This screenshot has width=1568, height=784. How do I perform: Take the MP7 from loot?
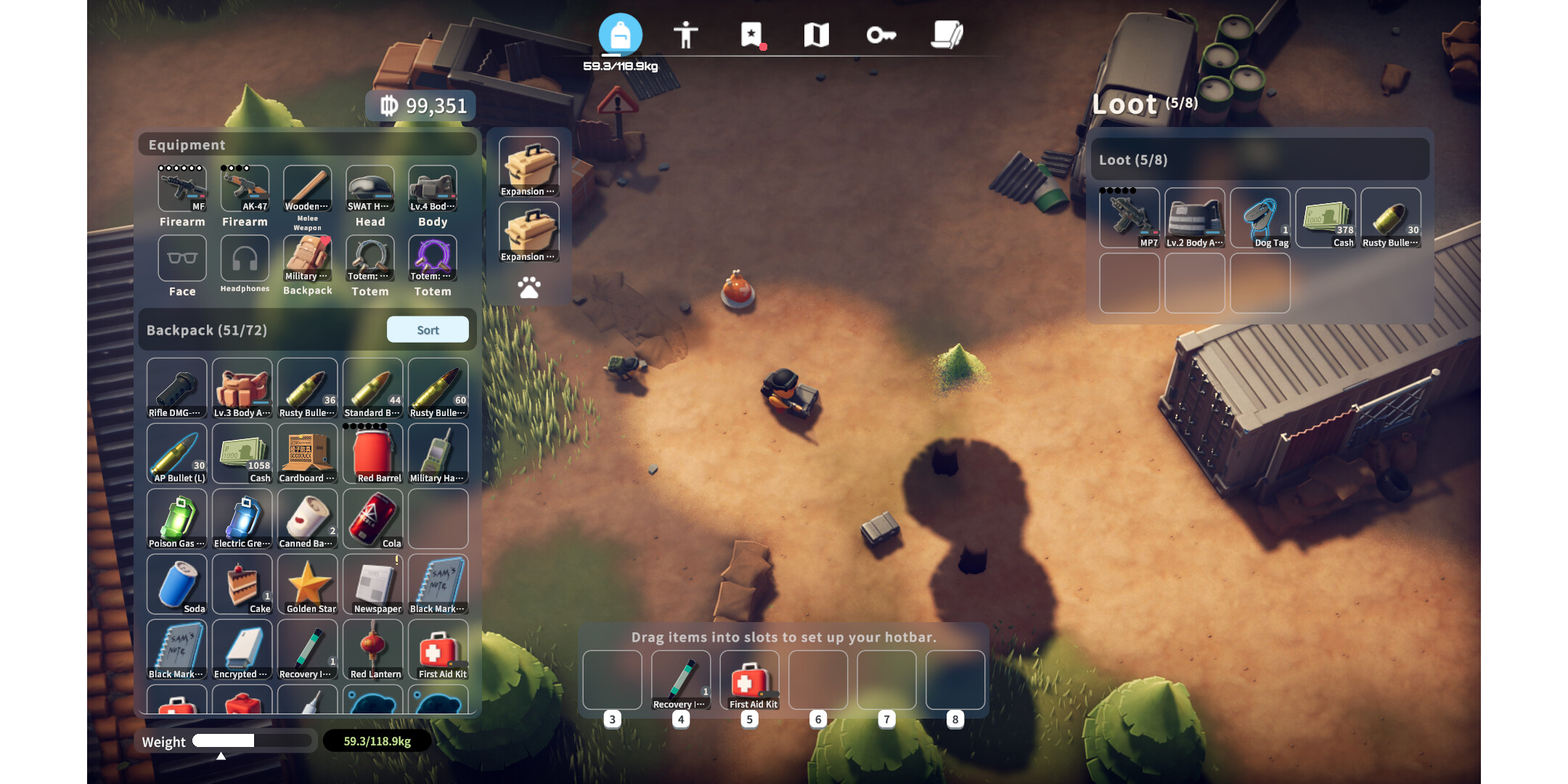click(1129, 218)
